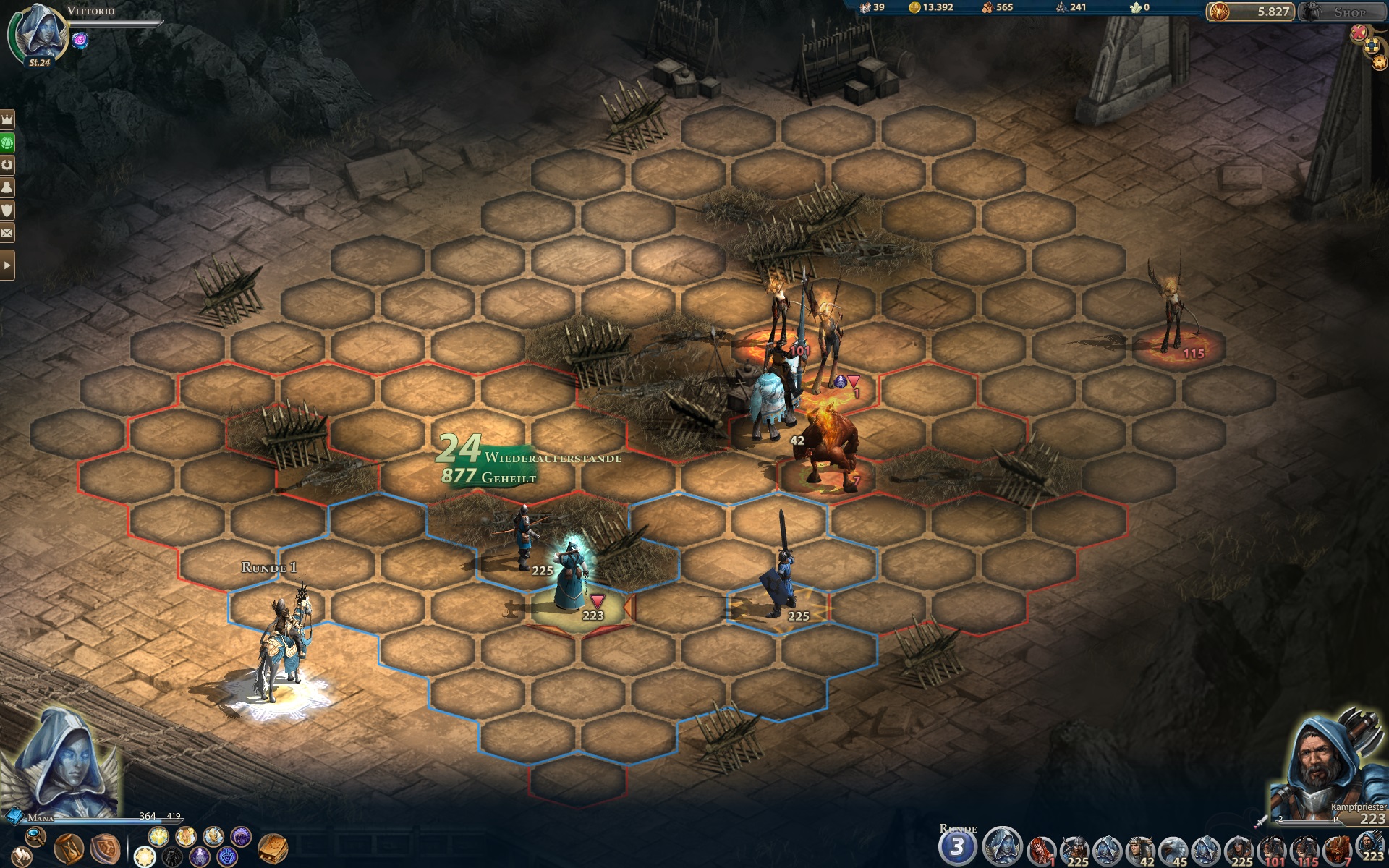Select the green globe sidebar icon
Screen dimensions: 1389x868
7,142
